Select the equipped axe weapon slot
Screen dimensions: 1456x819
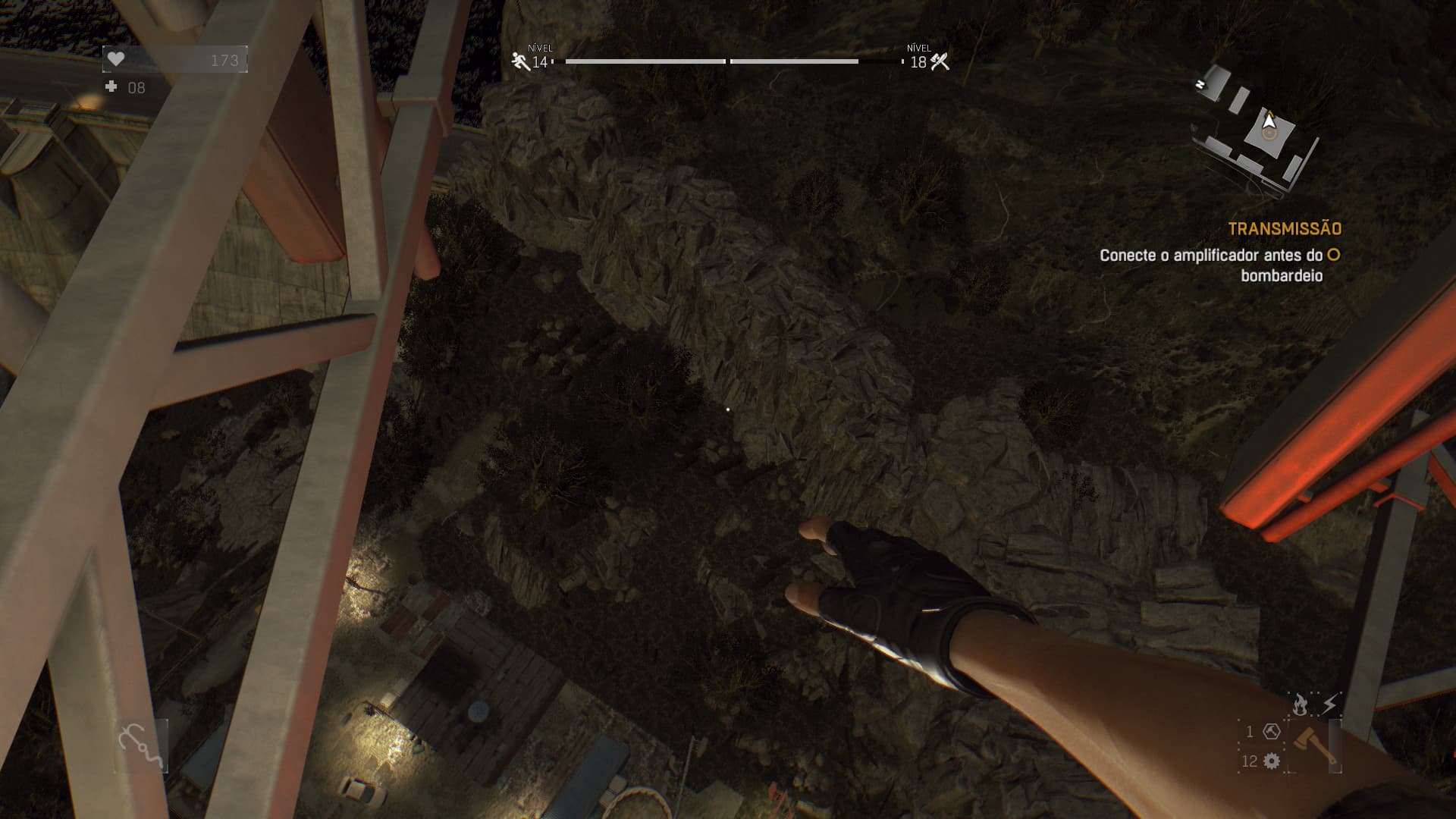click(x=1313, y=744)
